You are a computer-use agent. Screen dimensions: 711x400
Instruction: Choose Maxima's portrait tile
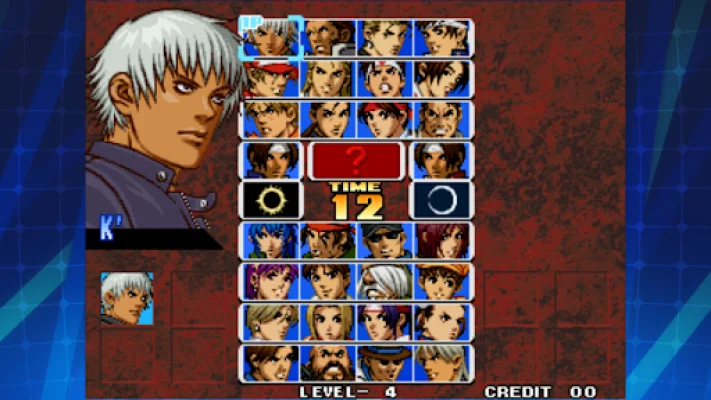(327, 38)
